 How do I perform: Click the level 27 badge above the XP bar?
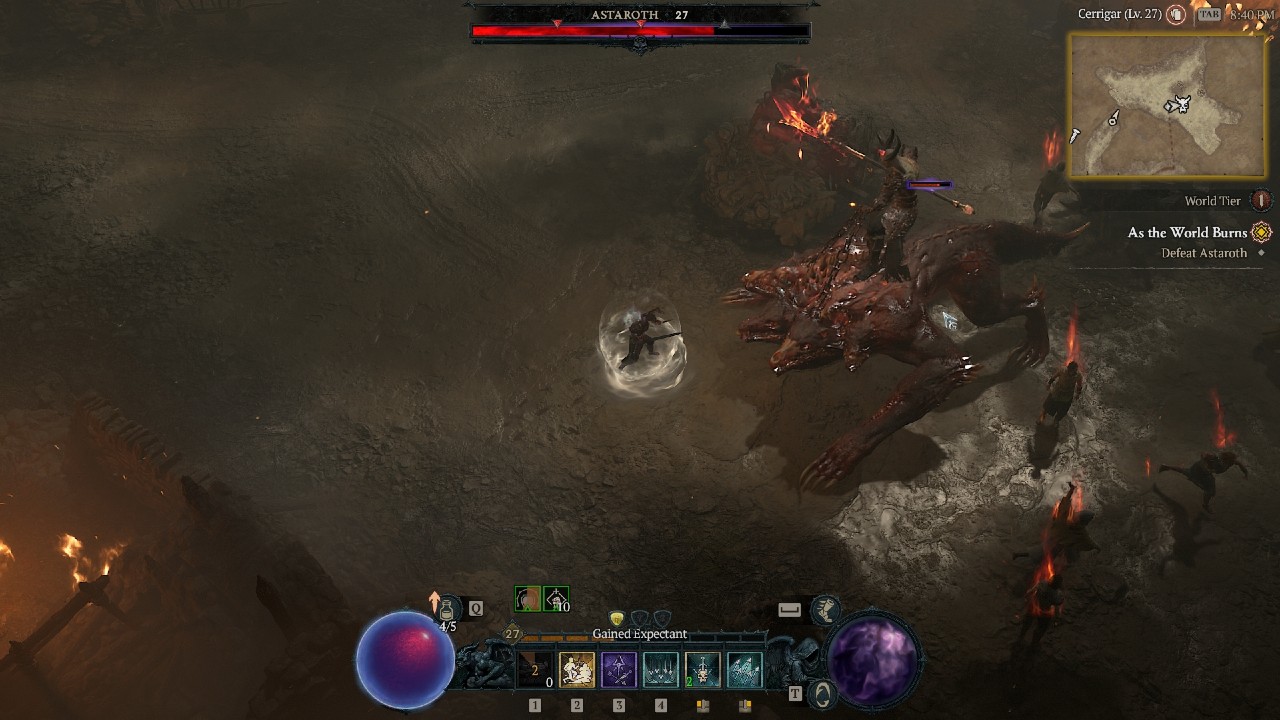click(513, 633)
